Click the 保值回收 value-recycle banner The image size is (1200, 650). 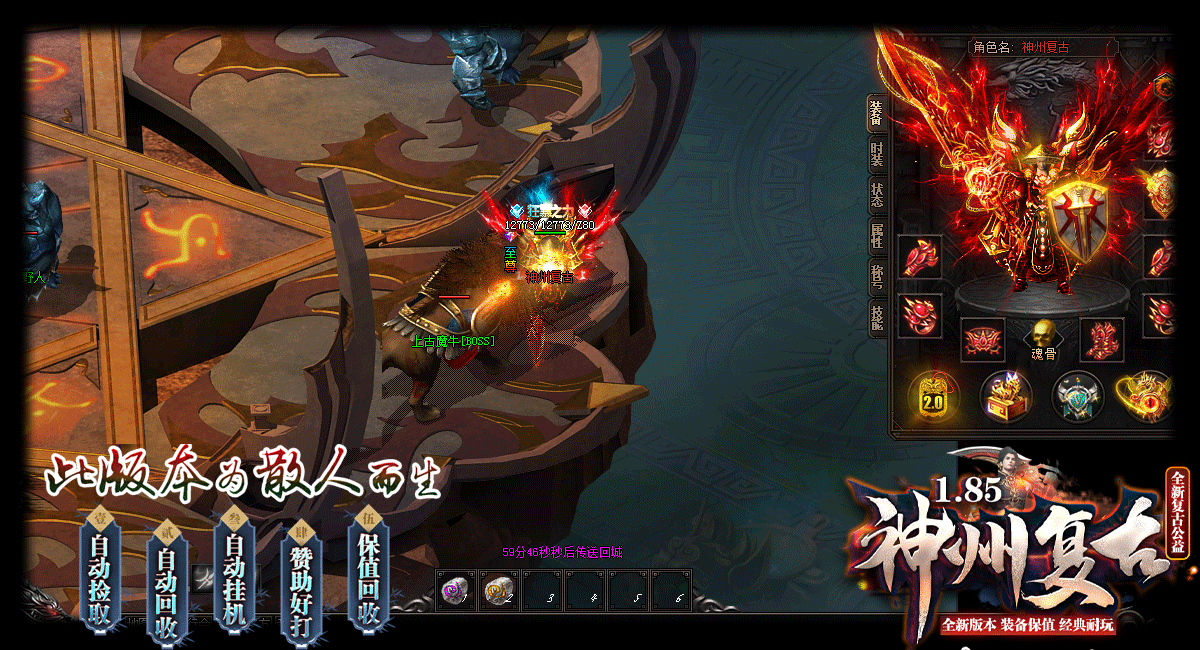[369, 568]
